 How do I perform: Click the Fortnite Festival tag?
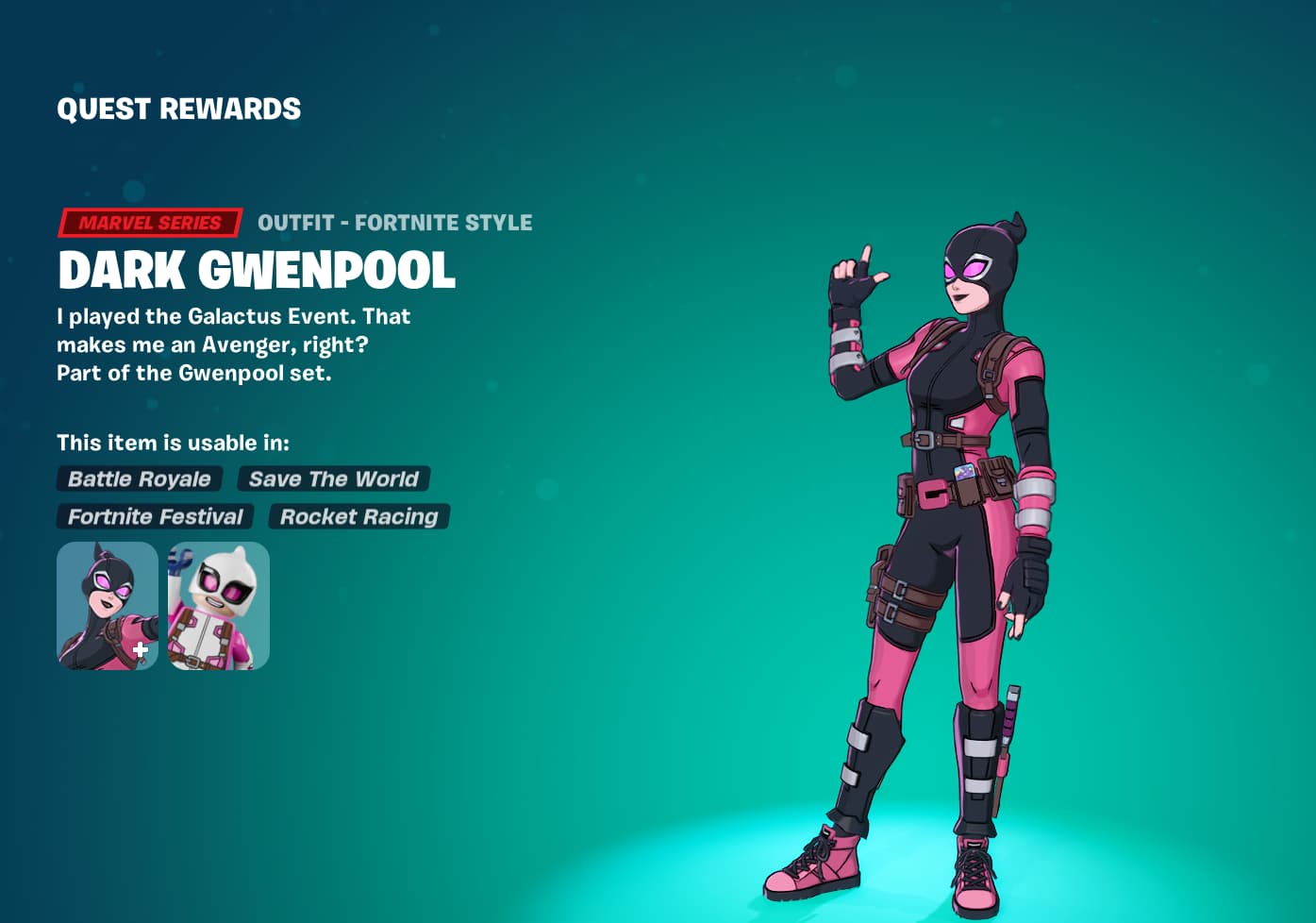[x=155, y=516]
